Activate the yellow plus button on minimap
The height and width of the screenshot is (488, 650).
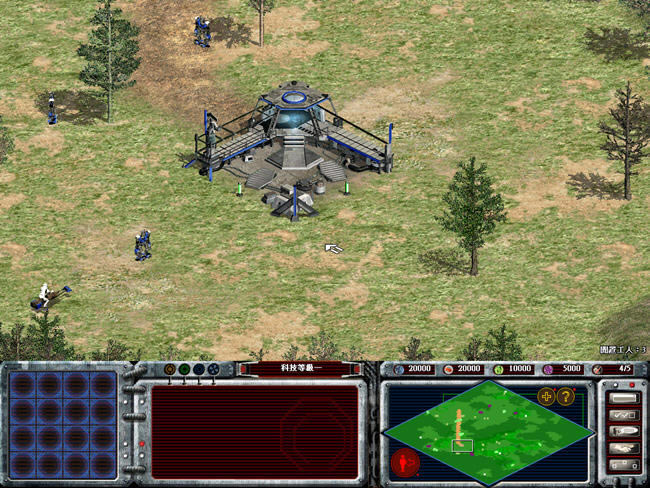546,396
